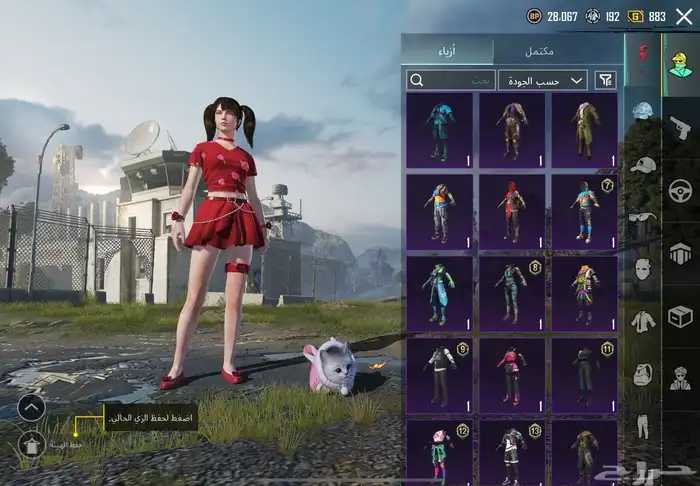Select the outfit marked with badge 11
Screen dimensions: 700x486
click(x=584, y=375)
